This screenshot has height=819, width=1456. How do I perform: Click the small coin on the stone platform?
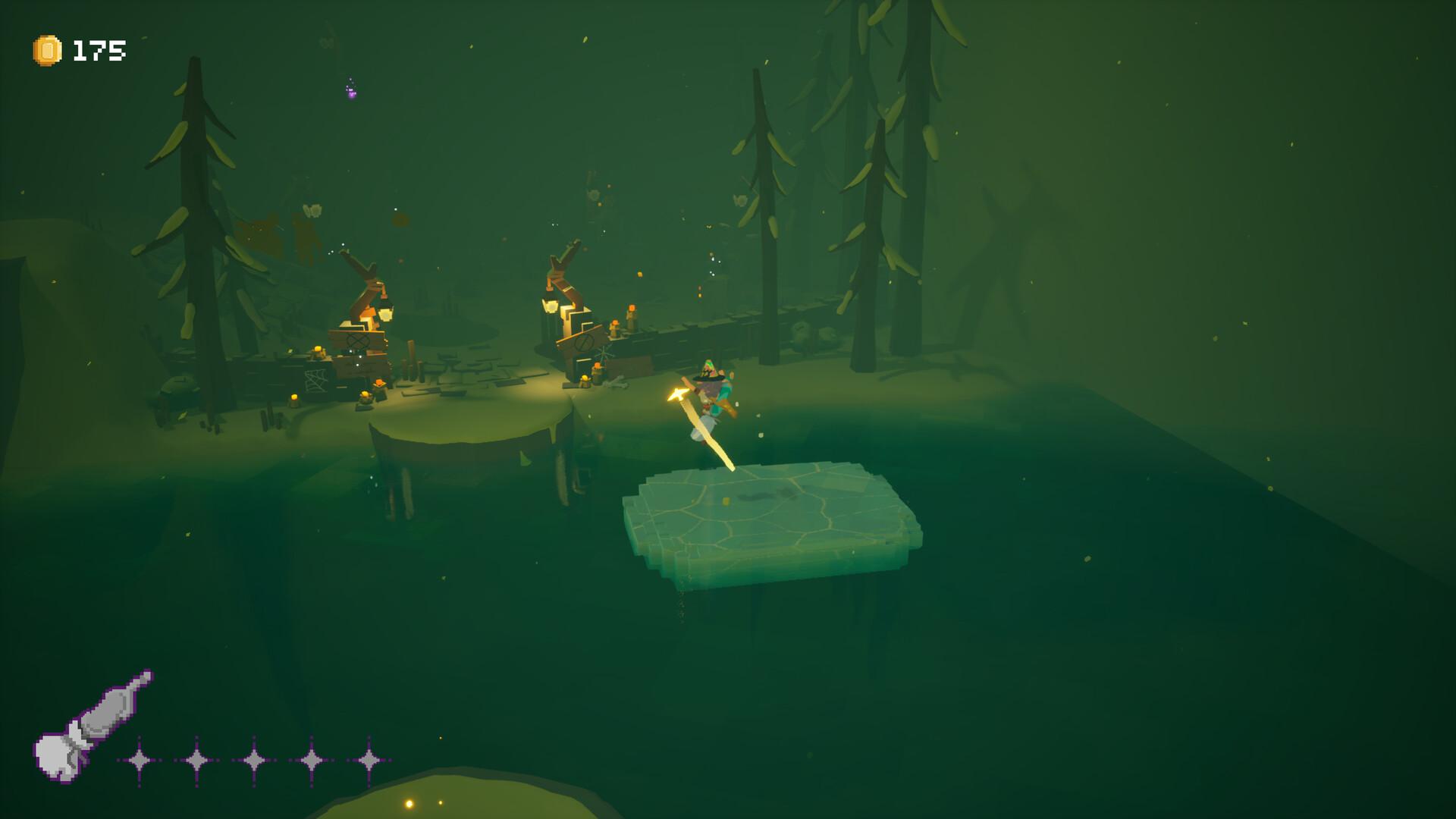tap(725, 500)
